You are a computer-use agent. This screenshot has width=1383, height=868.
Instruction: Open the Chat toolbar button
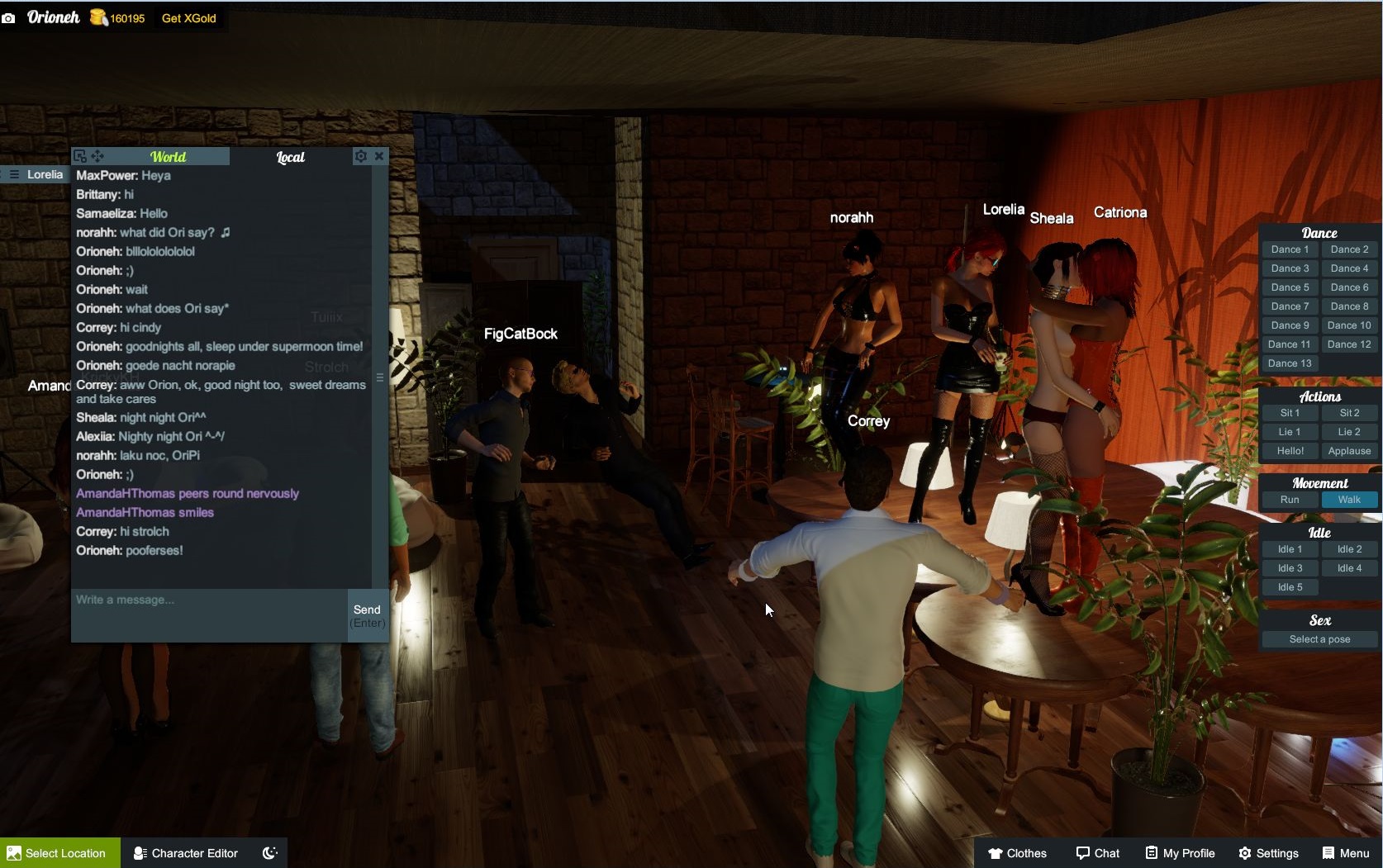tap(1097, 853)
